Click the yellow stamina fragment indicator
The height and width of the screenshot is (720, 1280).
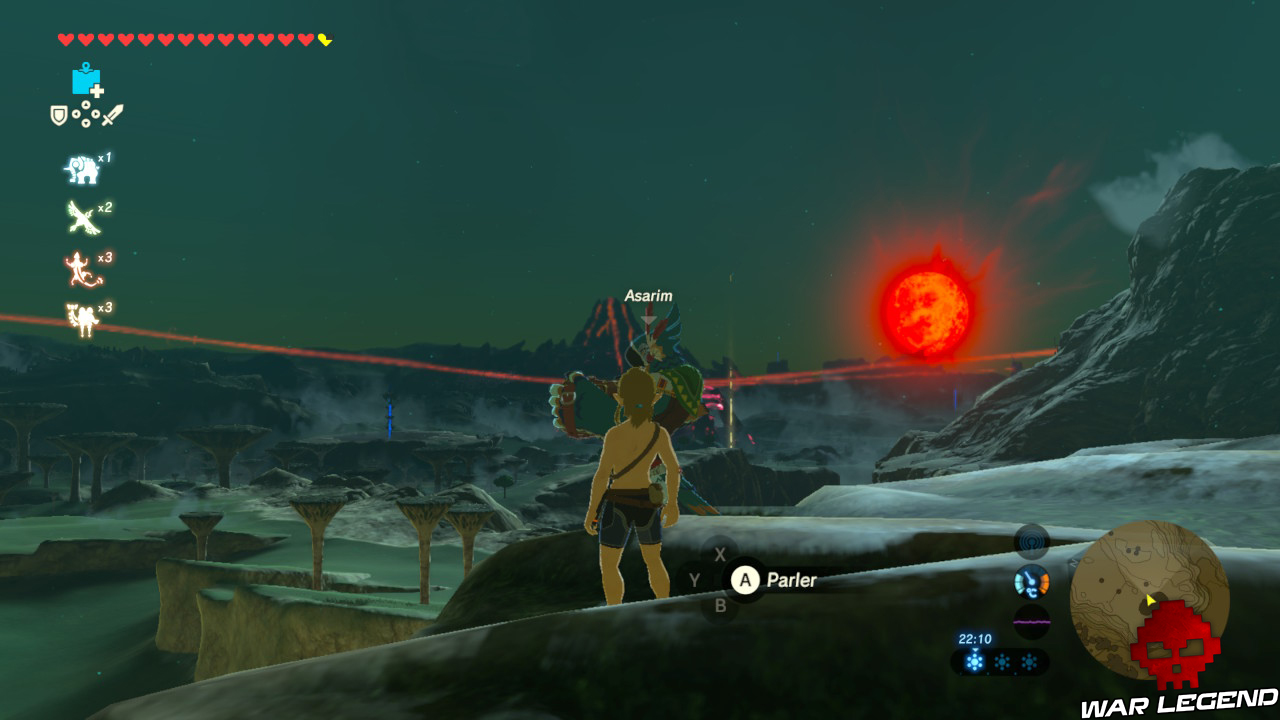pyautogui.click(x=323, y=40)
